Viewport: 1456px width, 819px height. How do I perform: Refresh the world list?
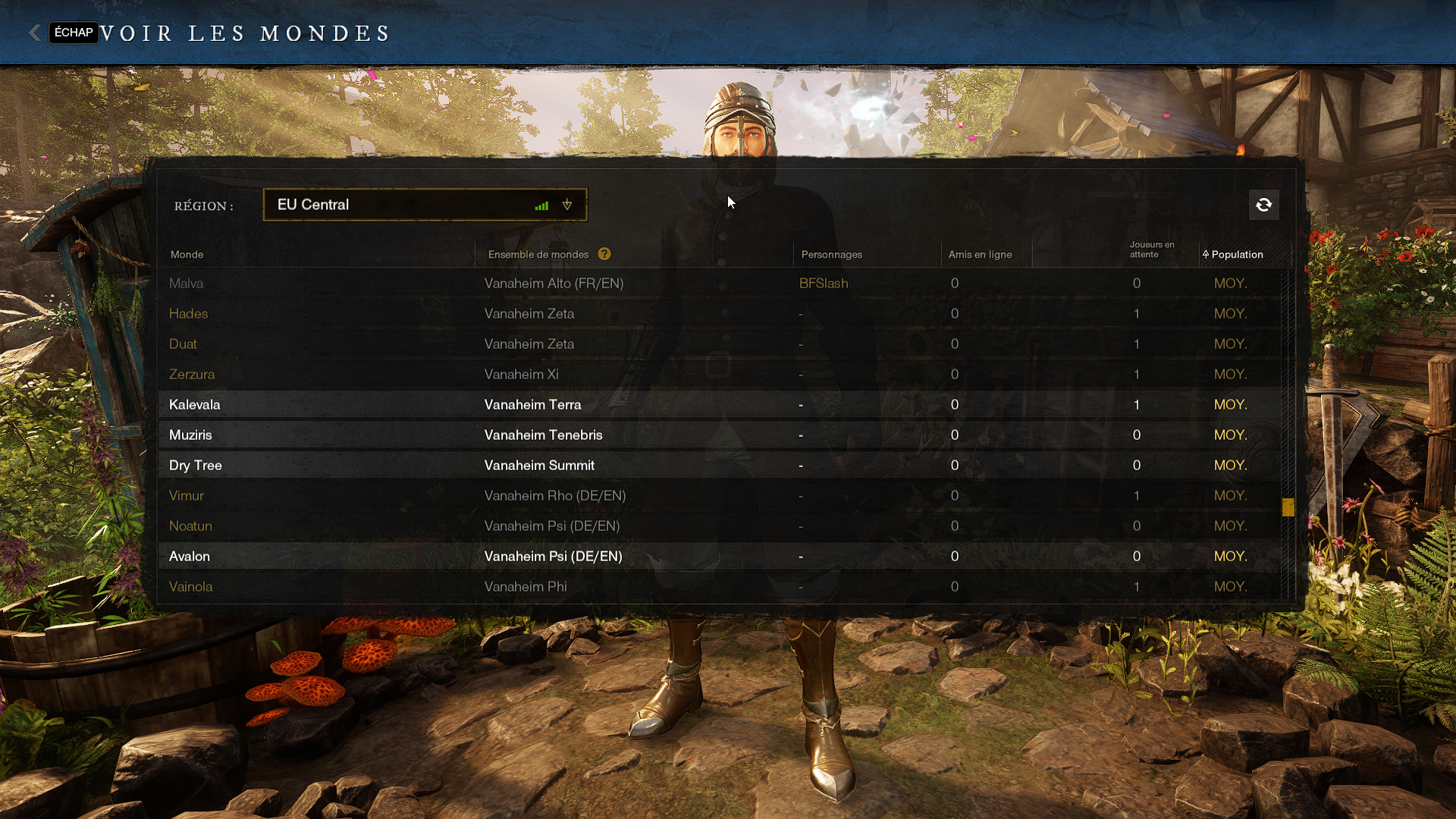pyautogui.click(x=1263, y=205)
